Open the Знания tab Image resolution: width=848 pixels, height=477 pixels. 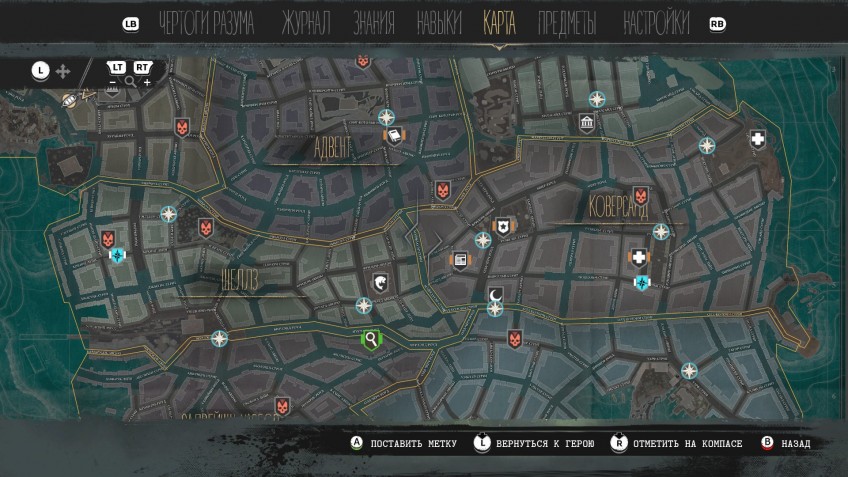pyautogui.click(x=374, y=23)
